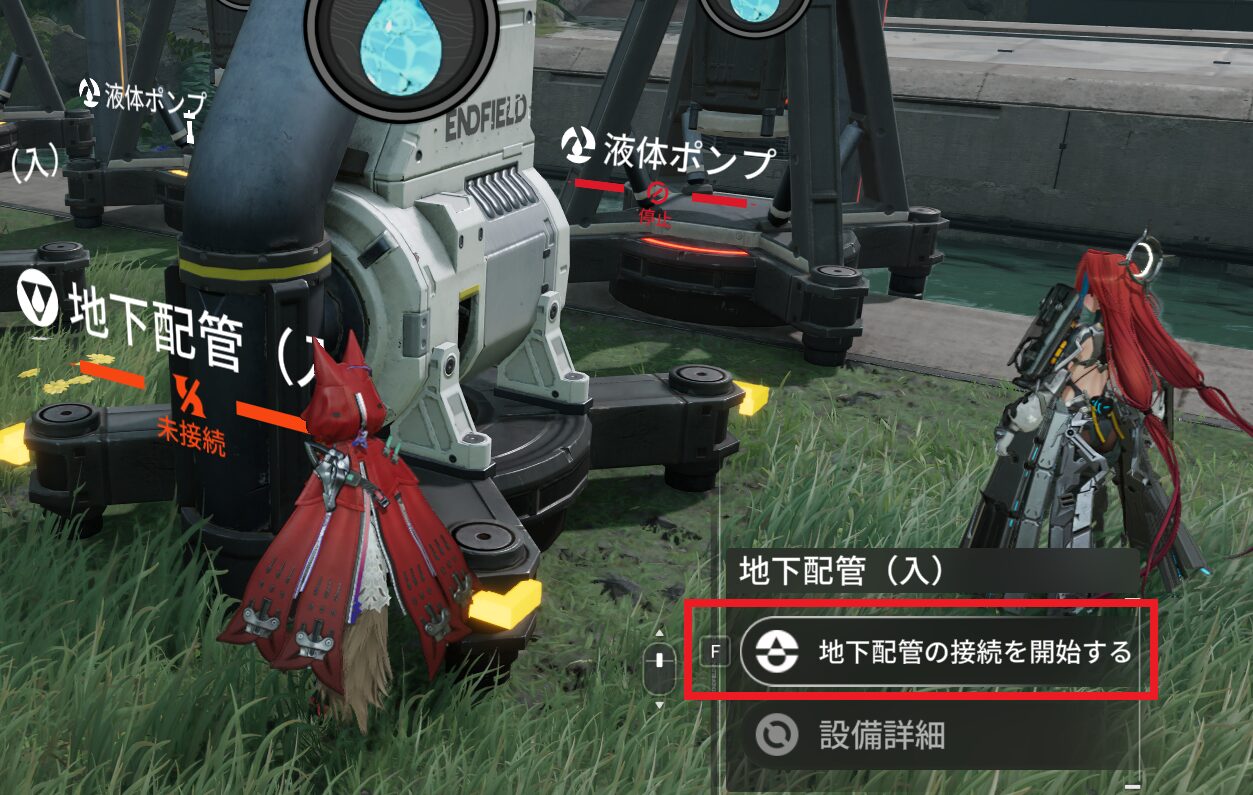Image resolution: width=1253 pixels, height=795 pixels.
Task: Choose 地下配管の接続を開始する option
Action: 940,653
